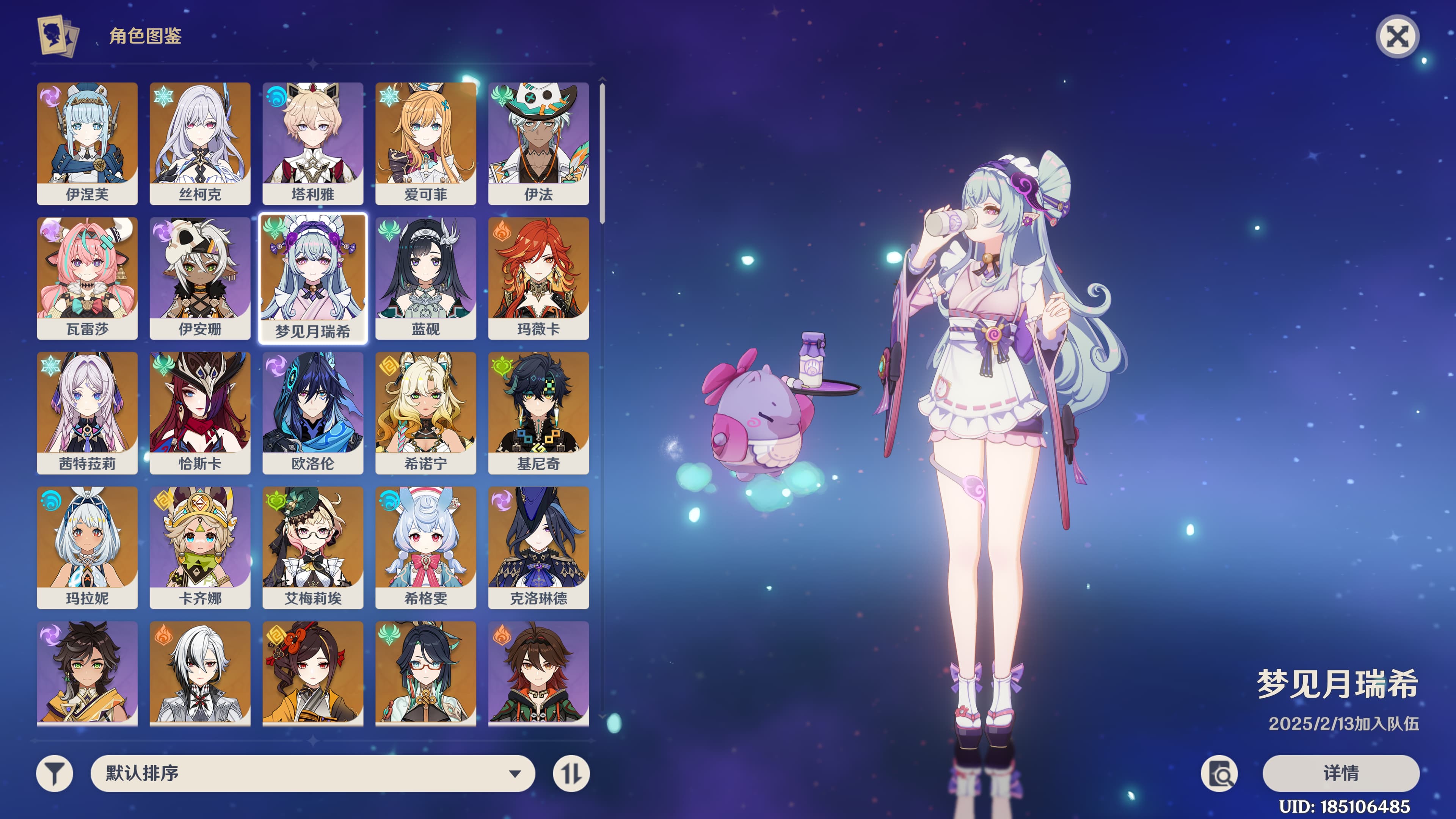Open the 默认排序 sort dropdown
1456x819 pixels.
coord(312,773)
